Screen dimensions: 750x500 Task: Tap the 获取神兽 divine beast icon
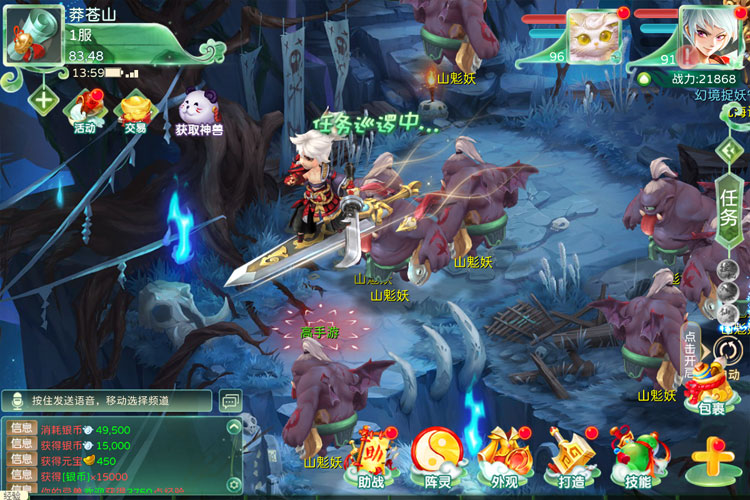[x=199, y=112]
